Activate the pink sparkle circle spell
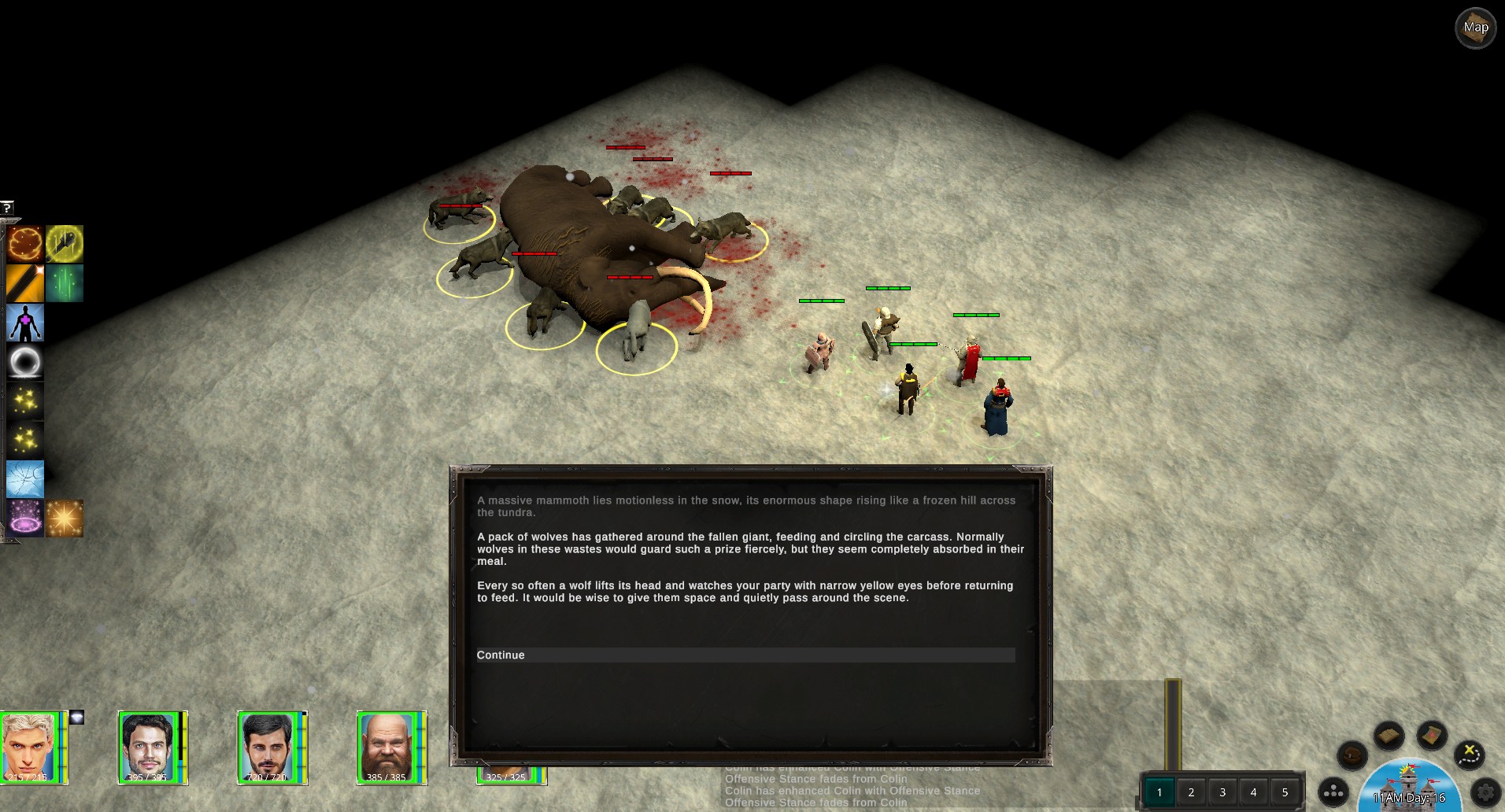Image resolution: width=1505 pixels, height=812 pixels. click(25, 519)
